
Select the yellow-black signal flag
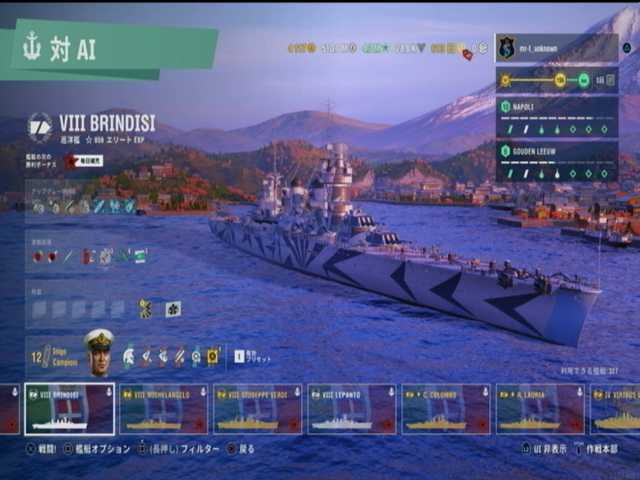point(146,309)
